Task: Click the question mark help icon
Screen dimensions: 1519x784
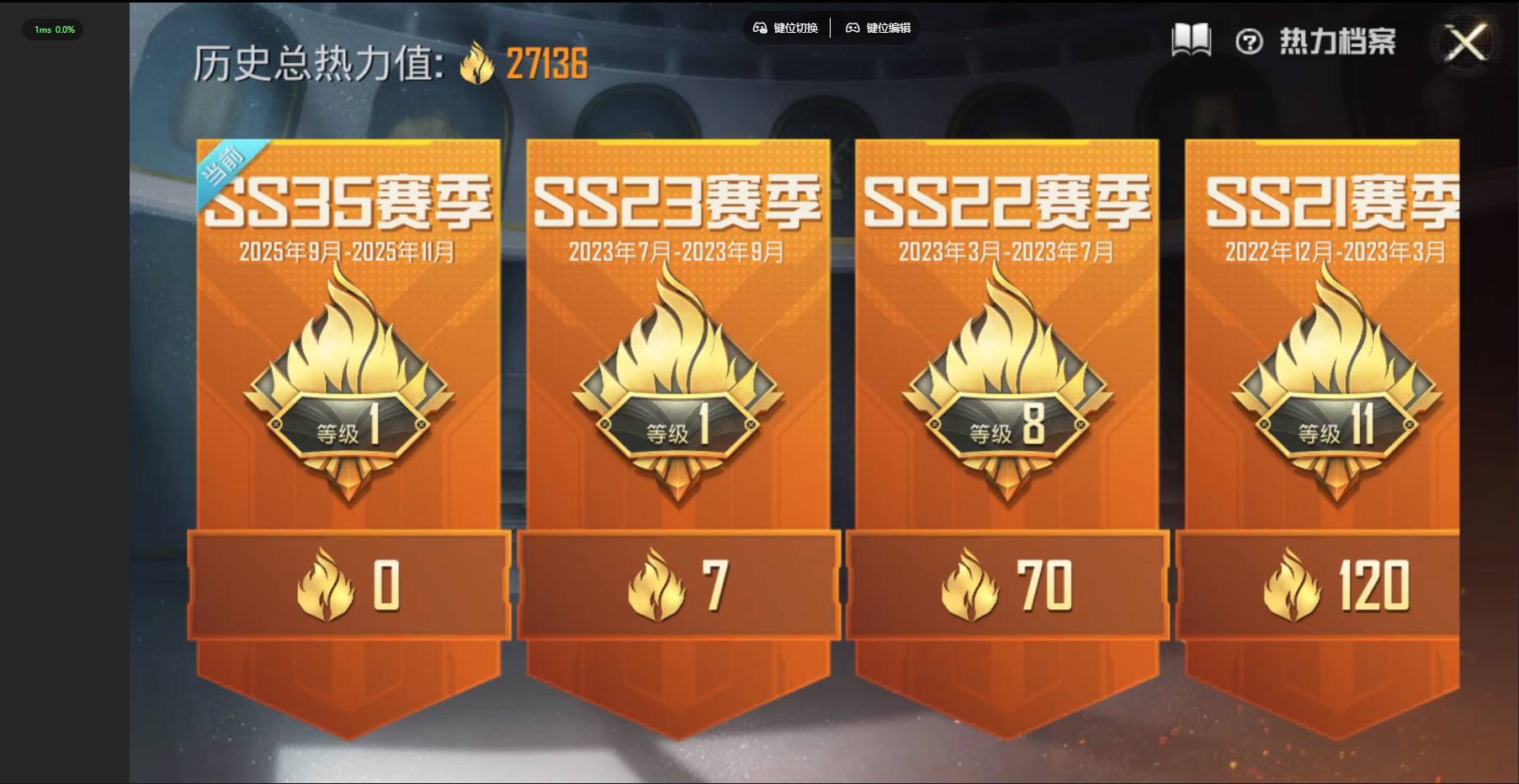Action: [1249, 40]
